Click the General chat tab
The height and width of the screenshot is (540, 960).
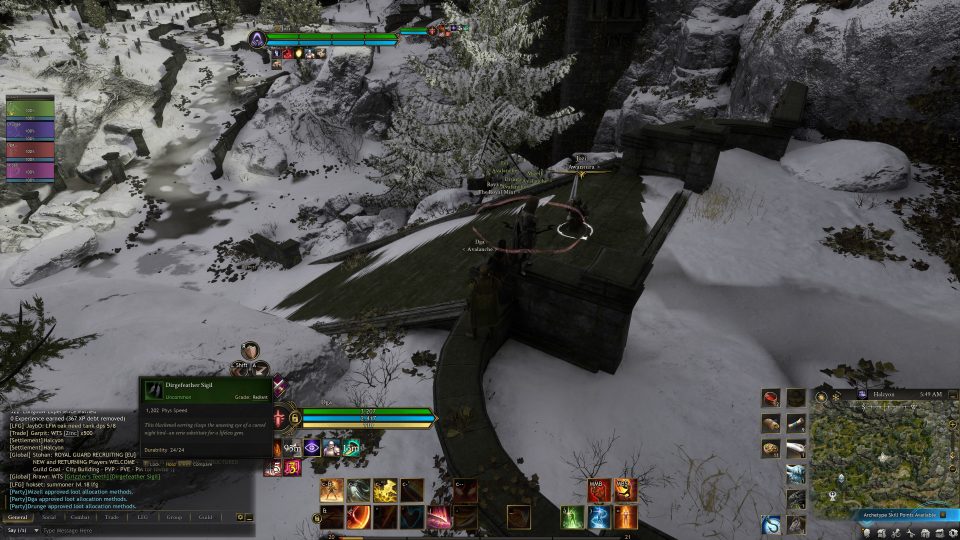(x=17, y=517)
